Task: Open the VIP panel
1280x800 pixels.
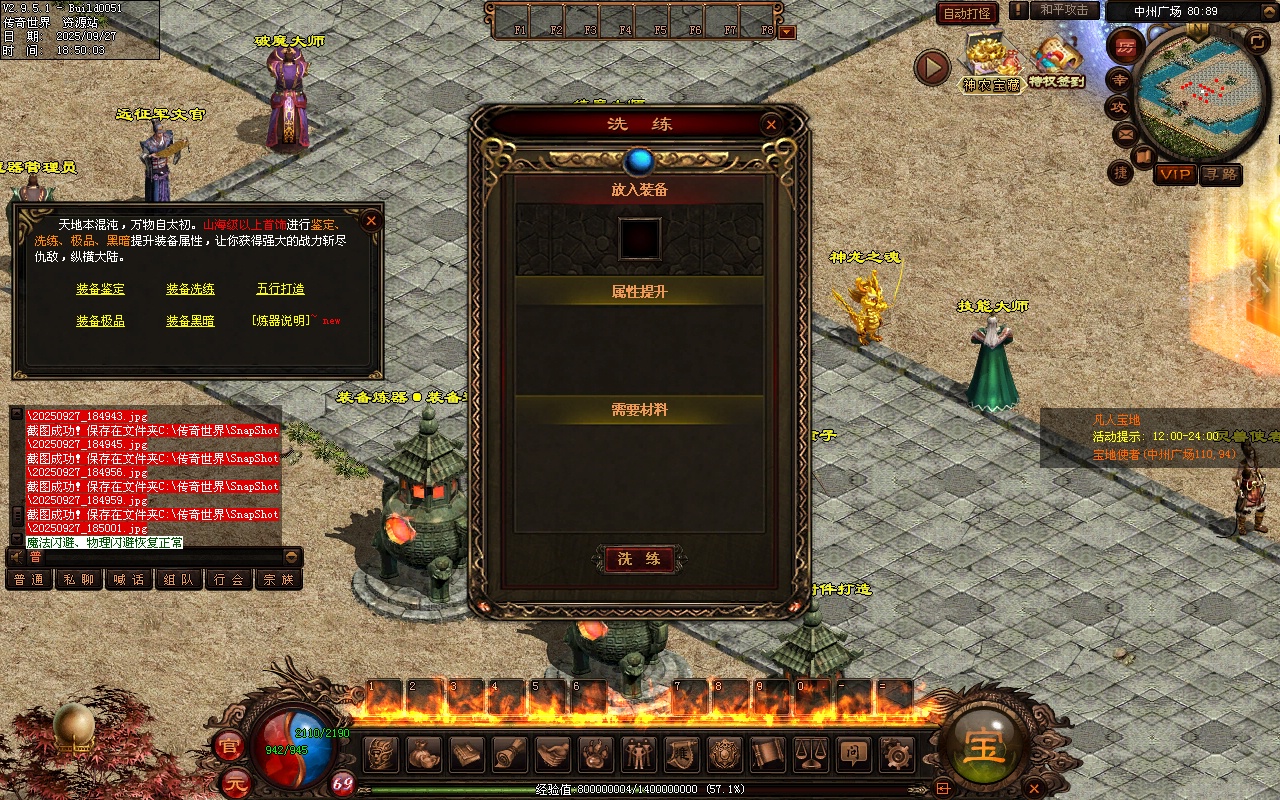Action: [x=1175, y=174]
